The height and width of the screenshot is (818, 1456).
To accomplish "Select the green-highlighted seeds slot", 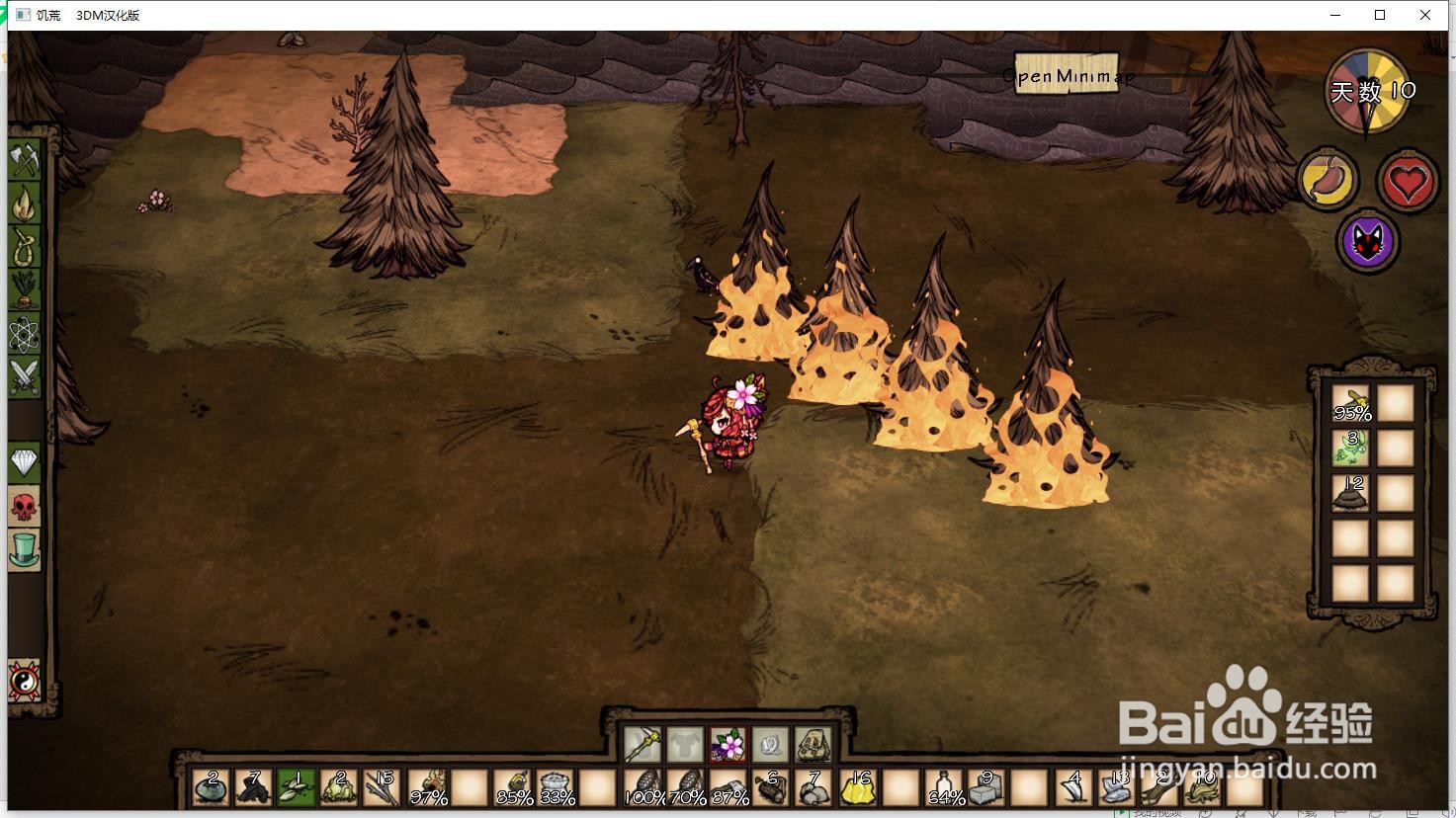I will (297, 789).
